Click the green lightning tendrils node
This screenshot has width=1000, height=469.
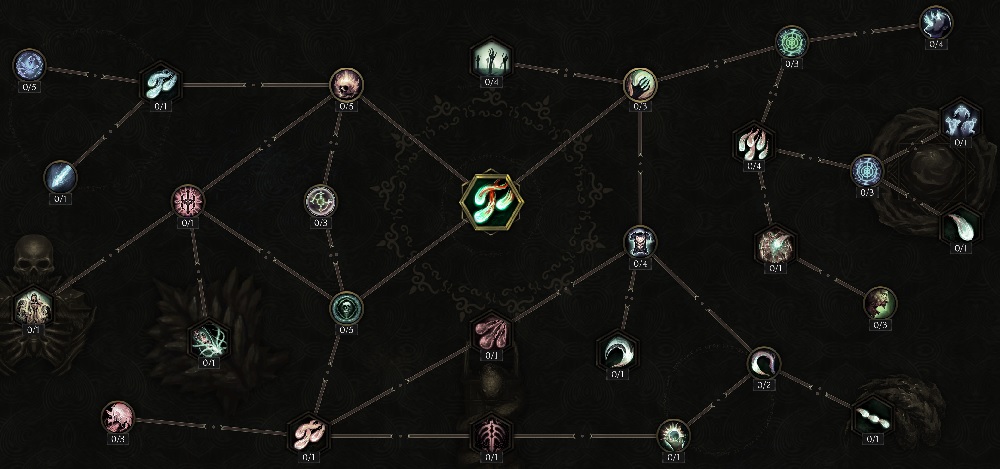pos(209,340)
